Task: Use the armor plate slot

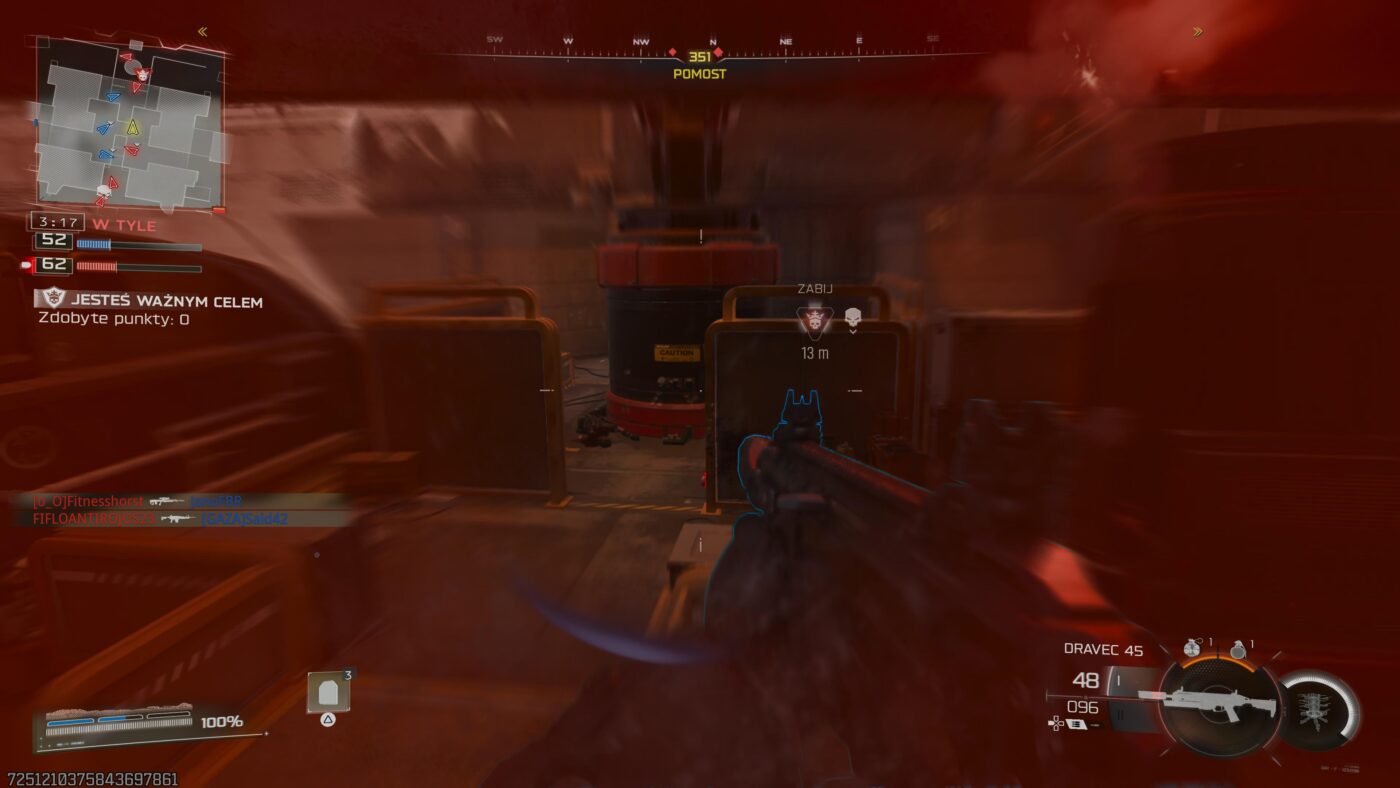Action: pyautogui.click(x=327, y=693)
